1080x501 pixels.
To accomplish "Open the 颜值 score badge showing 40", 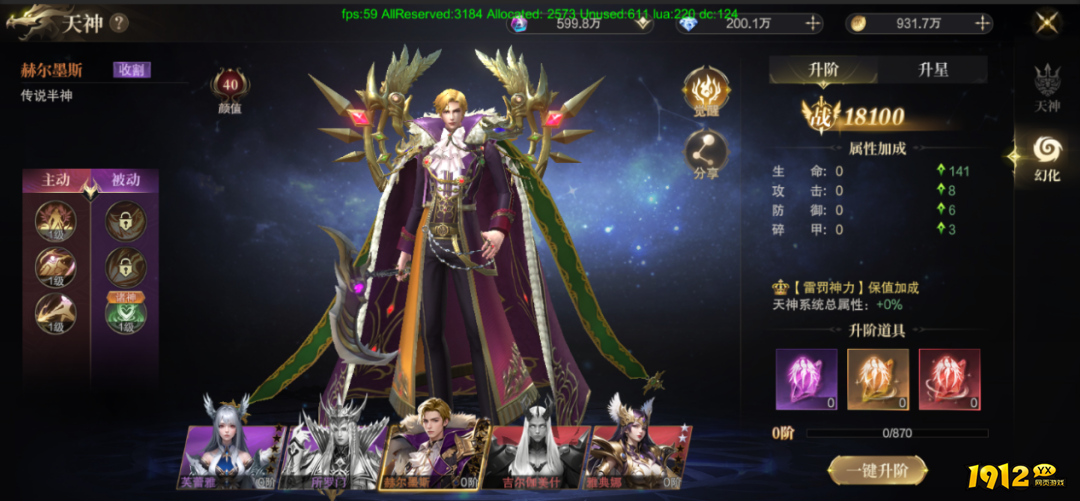I will coord(230,87).
